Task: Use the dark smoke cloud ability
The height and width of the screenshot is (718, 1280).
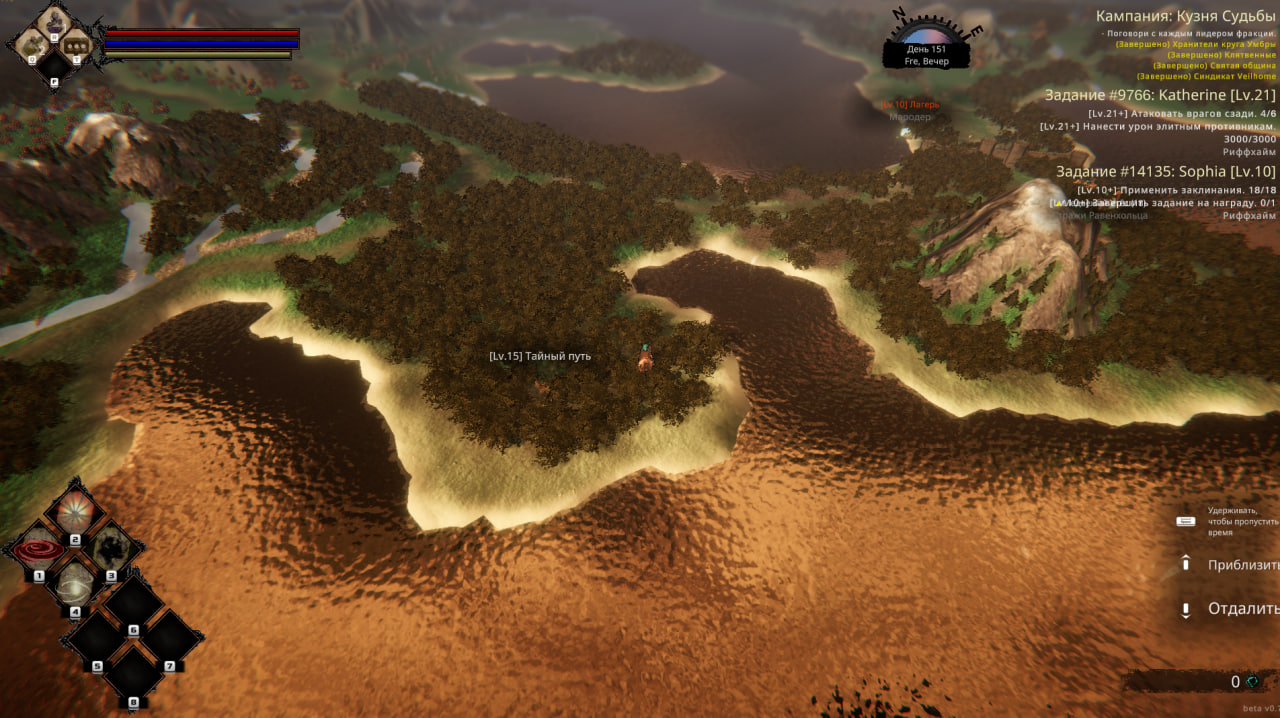Action: click(x=110, y=549)
